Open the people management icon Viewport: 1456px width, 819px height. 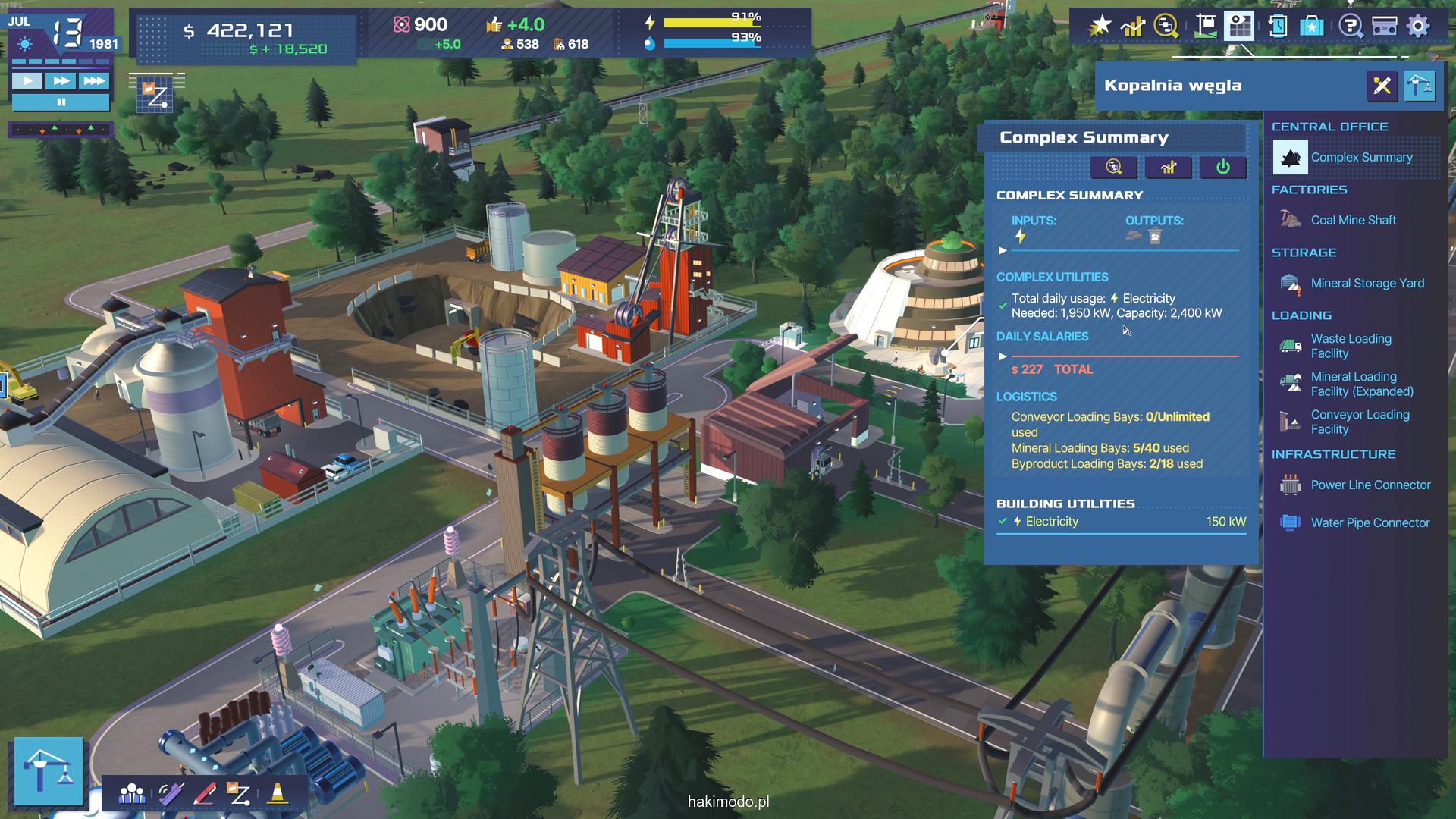click(132, 794)
